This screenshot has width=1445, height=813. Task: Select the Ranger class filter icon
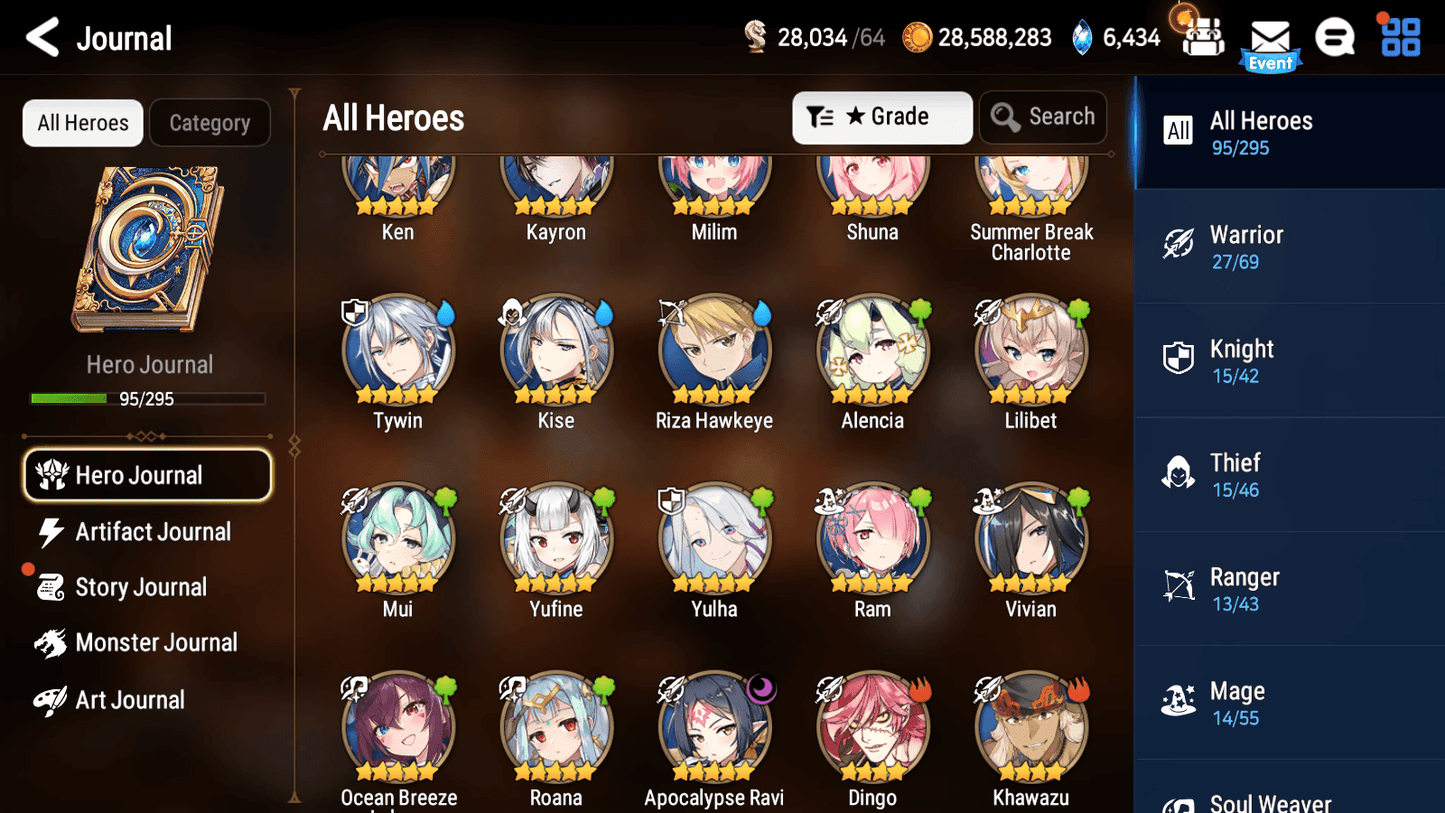(1180, 587)
